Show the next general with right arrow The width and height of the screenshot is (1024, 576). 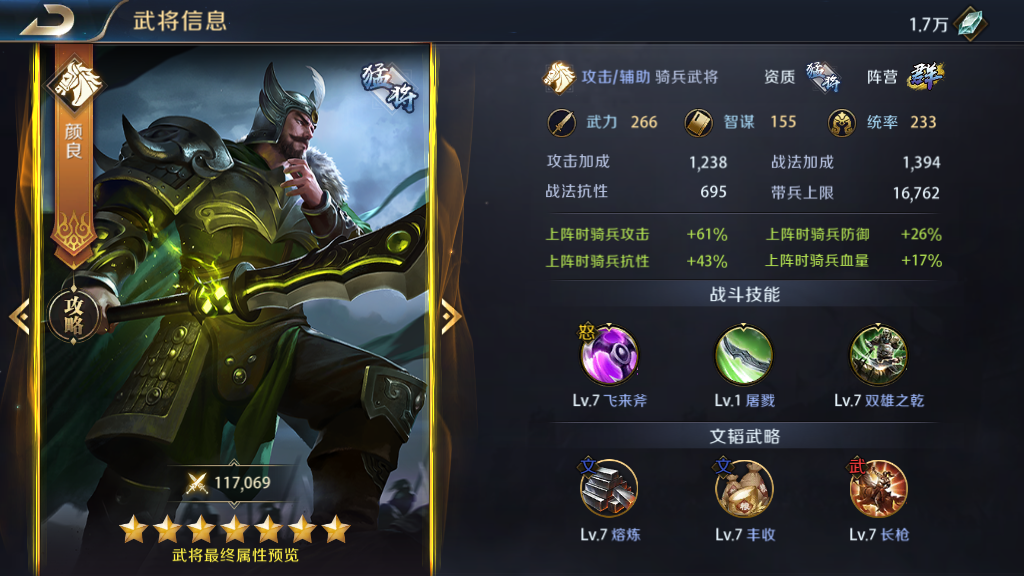click(x=452, y=316)
